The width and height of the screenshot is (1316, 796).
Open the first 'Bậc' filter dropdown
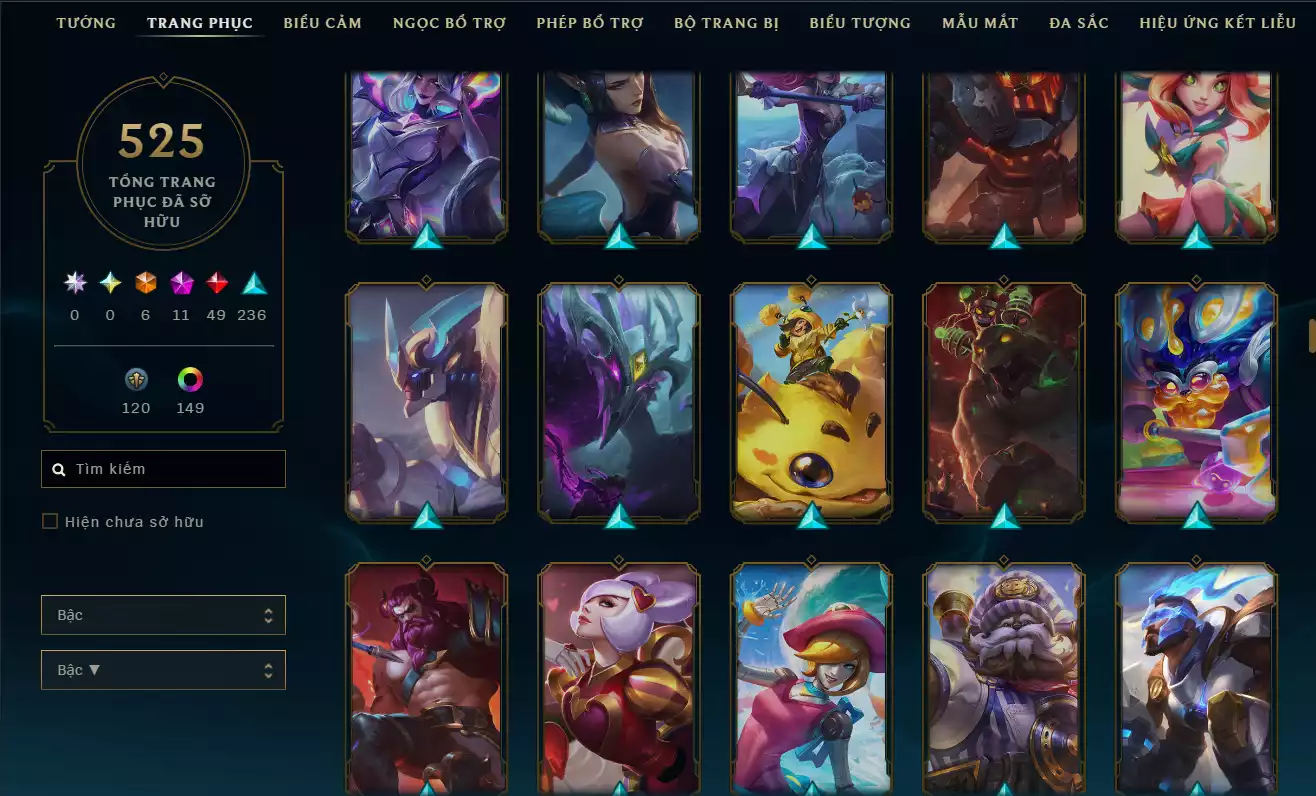click(x=163, y=615)
